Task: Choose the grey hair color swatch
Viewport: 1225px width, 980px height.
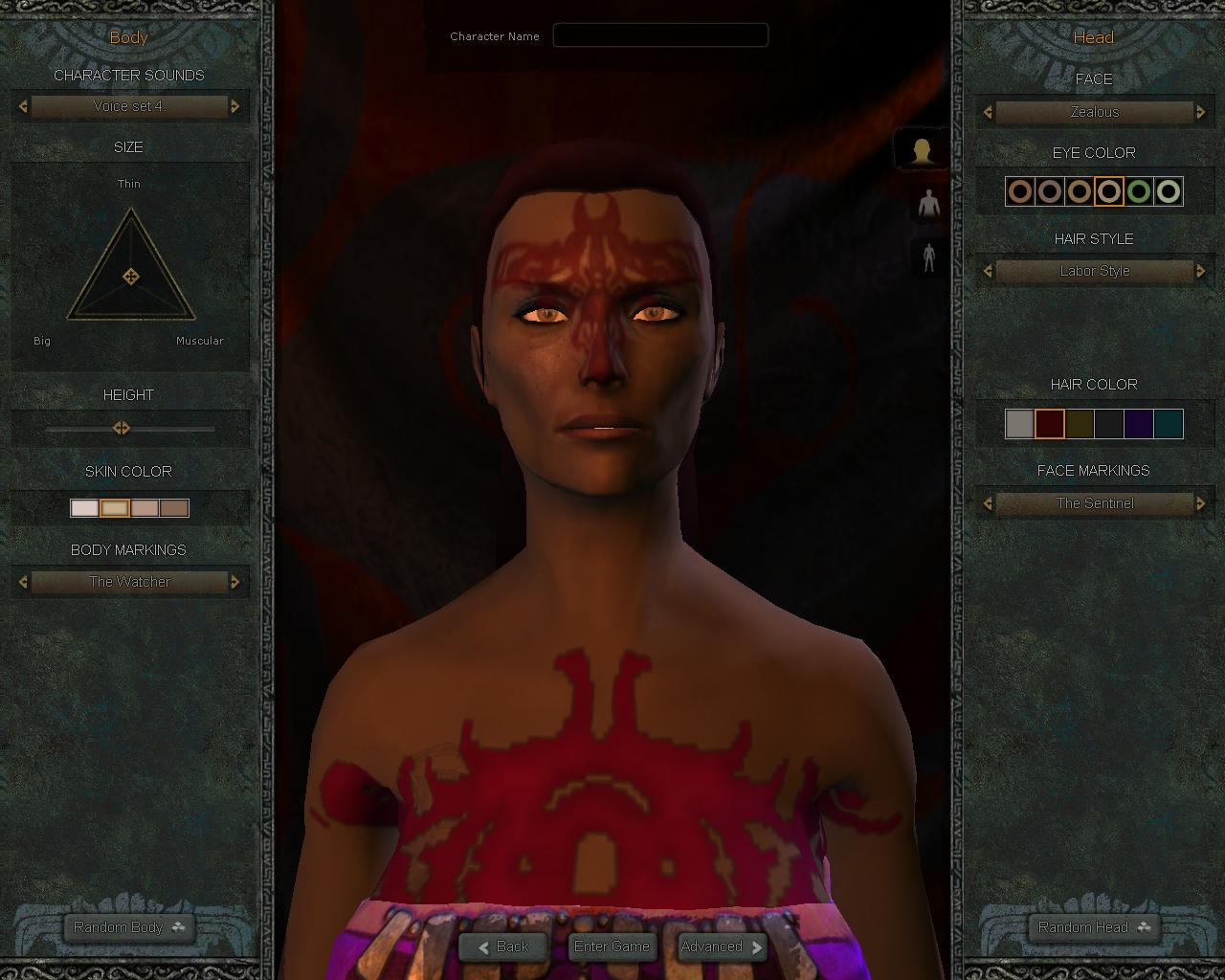Action: pos(1020,424)
